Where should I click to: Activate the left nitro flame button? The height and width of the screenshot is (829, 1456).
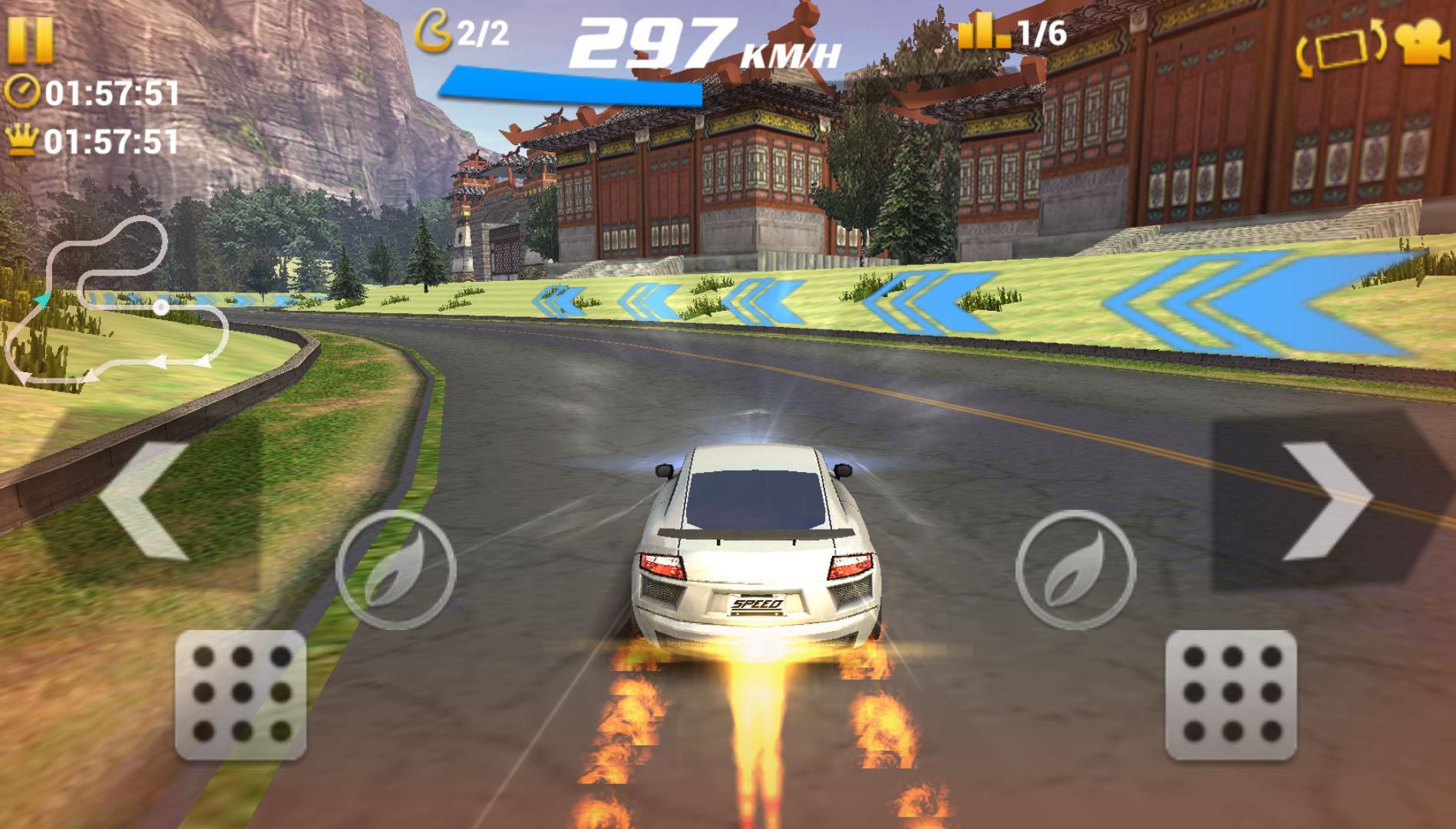396,570
